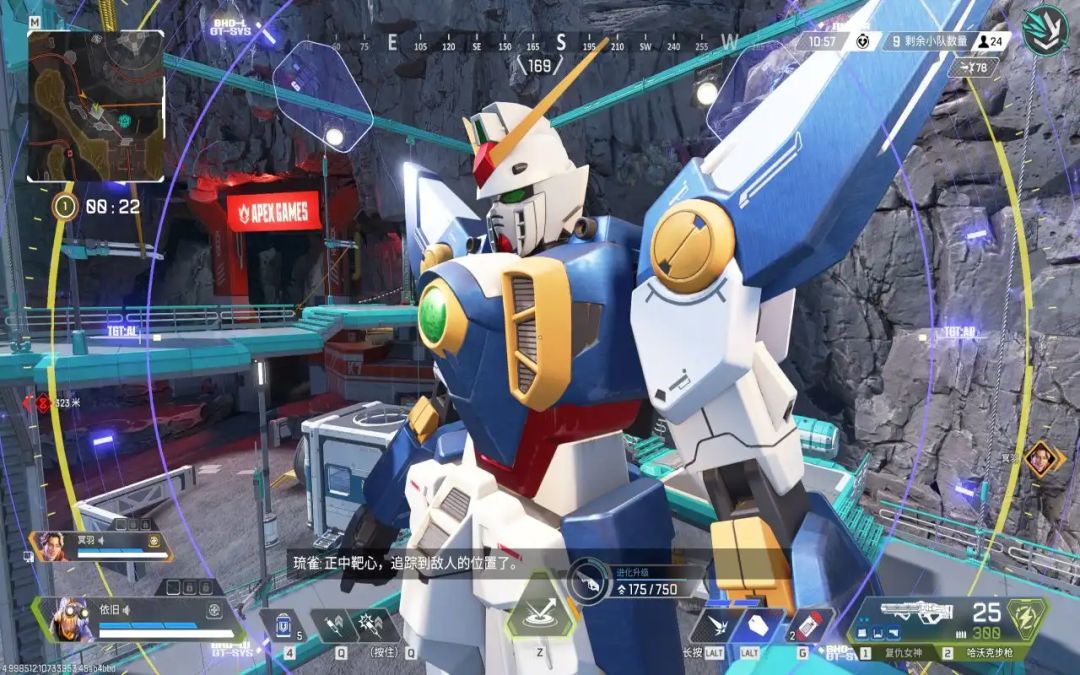The height and width of the screenshot is (675, 1080).
Task: Open the minimap
Action: tap(95, 105)
